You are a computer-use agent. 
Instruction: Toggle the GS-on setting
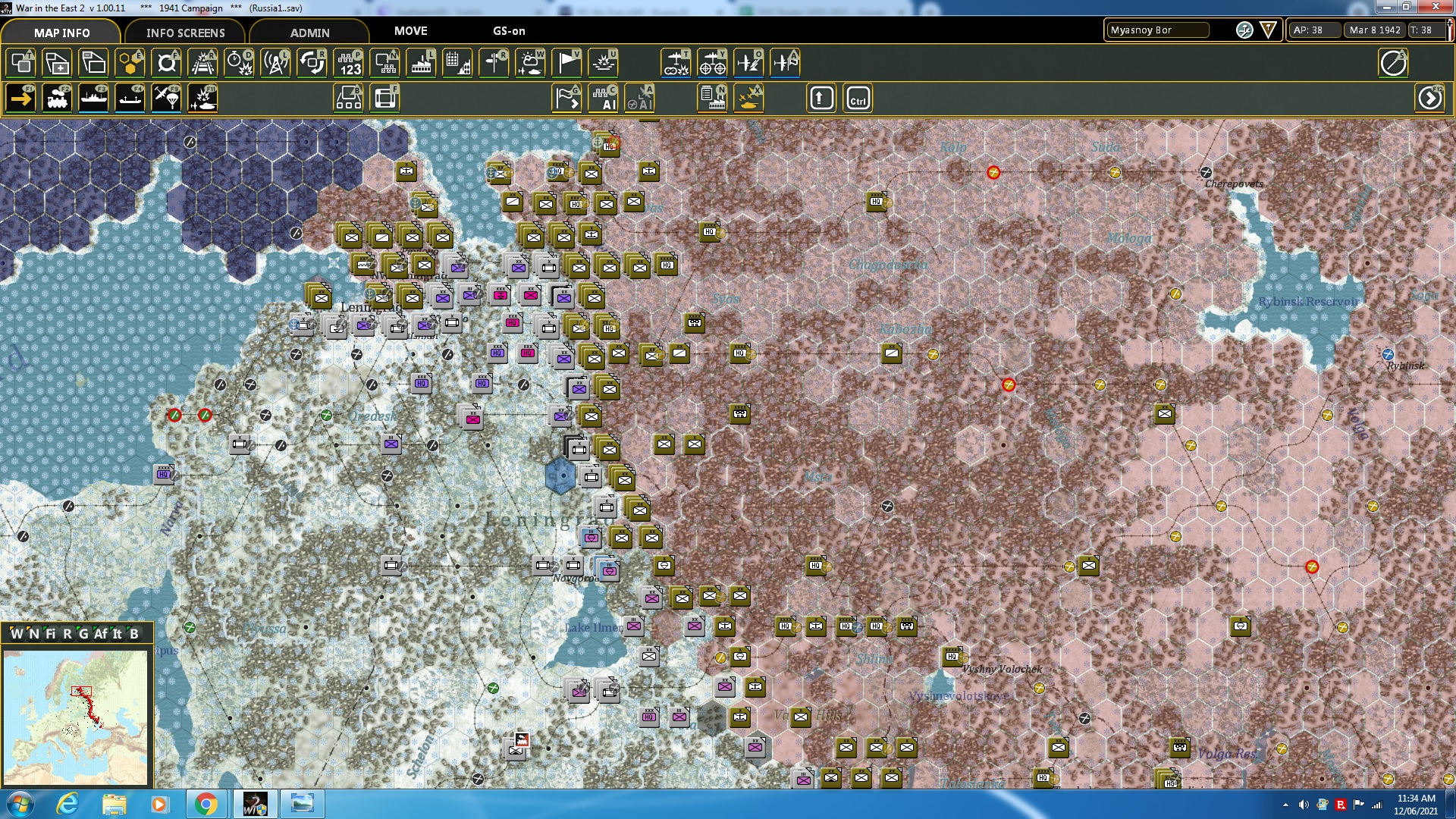[x=508, y=31]
